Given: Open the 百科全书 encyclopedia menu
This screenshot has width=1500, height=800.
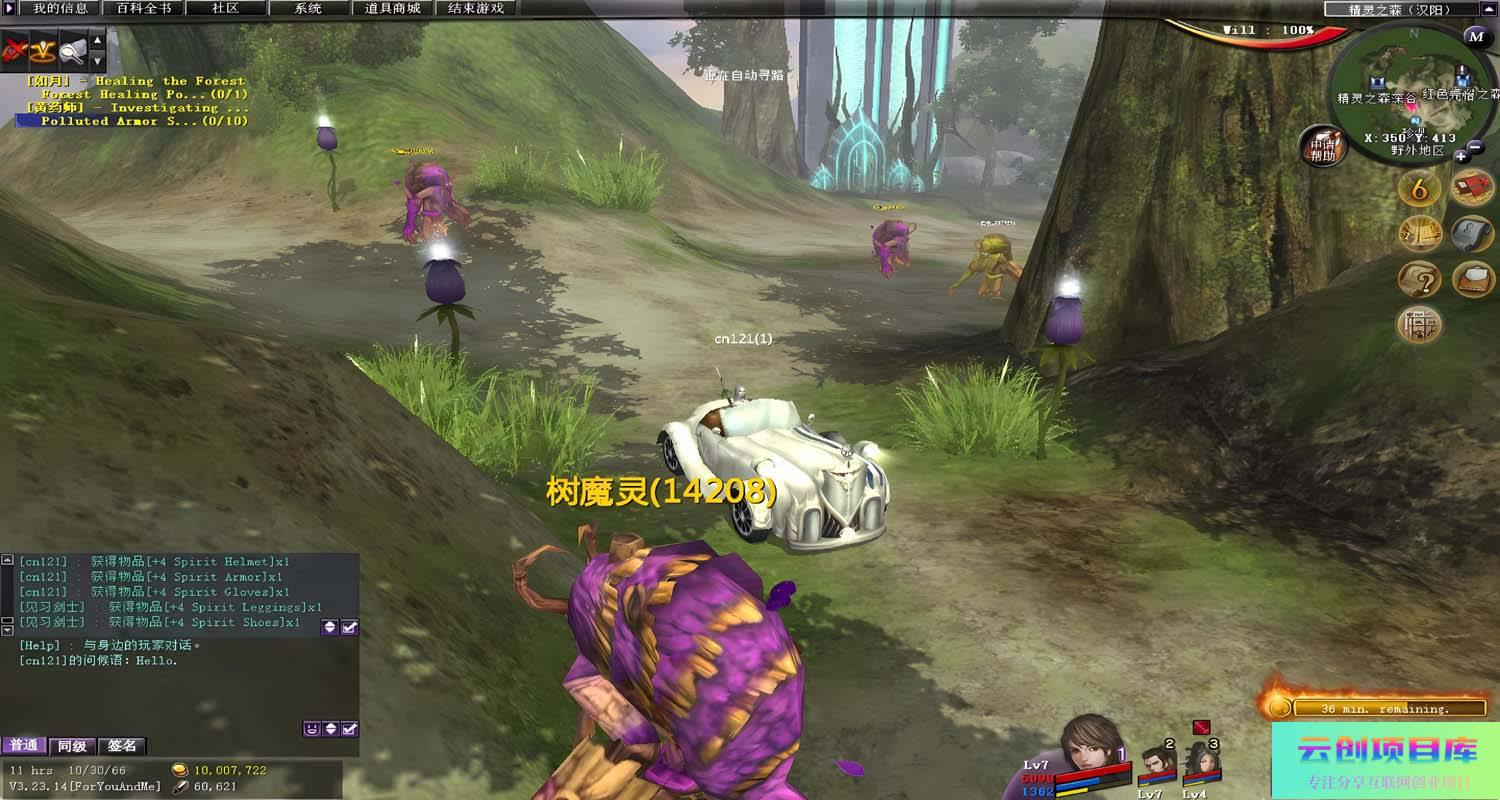Looking at the screenshot, I should 144,8.
